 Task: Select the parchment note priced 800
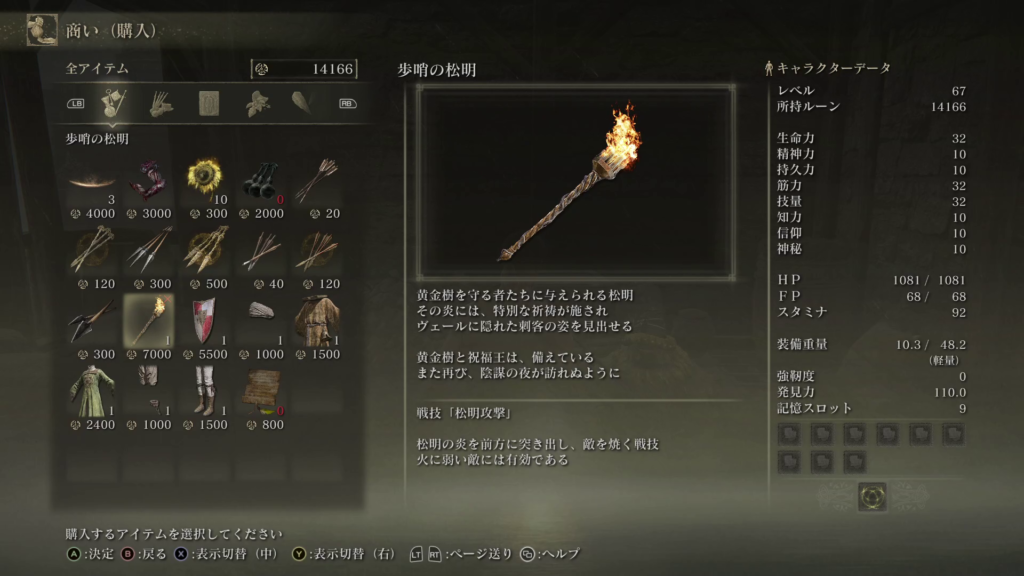pyautogui.click(x=261, y=392)
